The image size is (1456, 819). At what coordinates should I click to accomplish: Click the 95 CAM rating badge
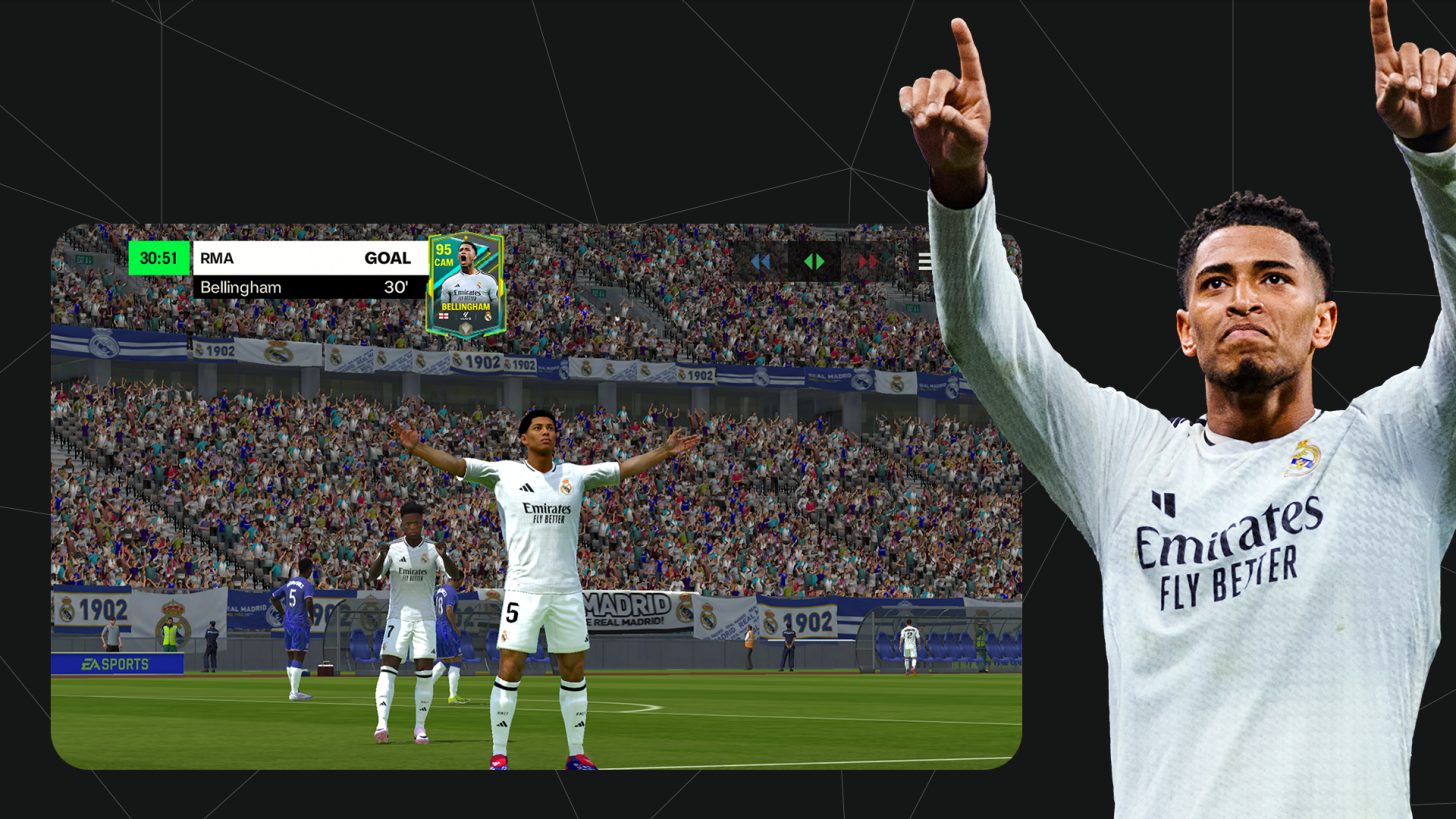[x=445, y=255]
